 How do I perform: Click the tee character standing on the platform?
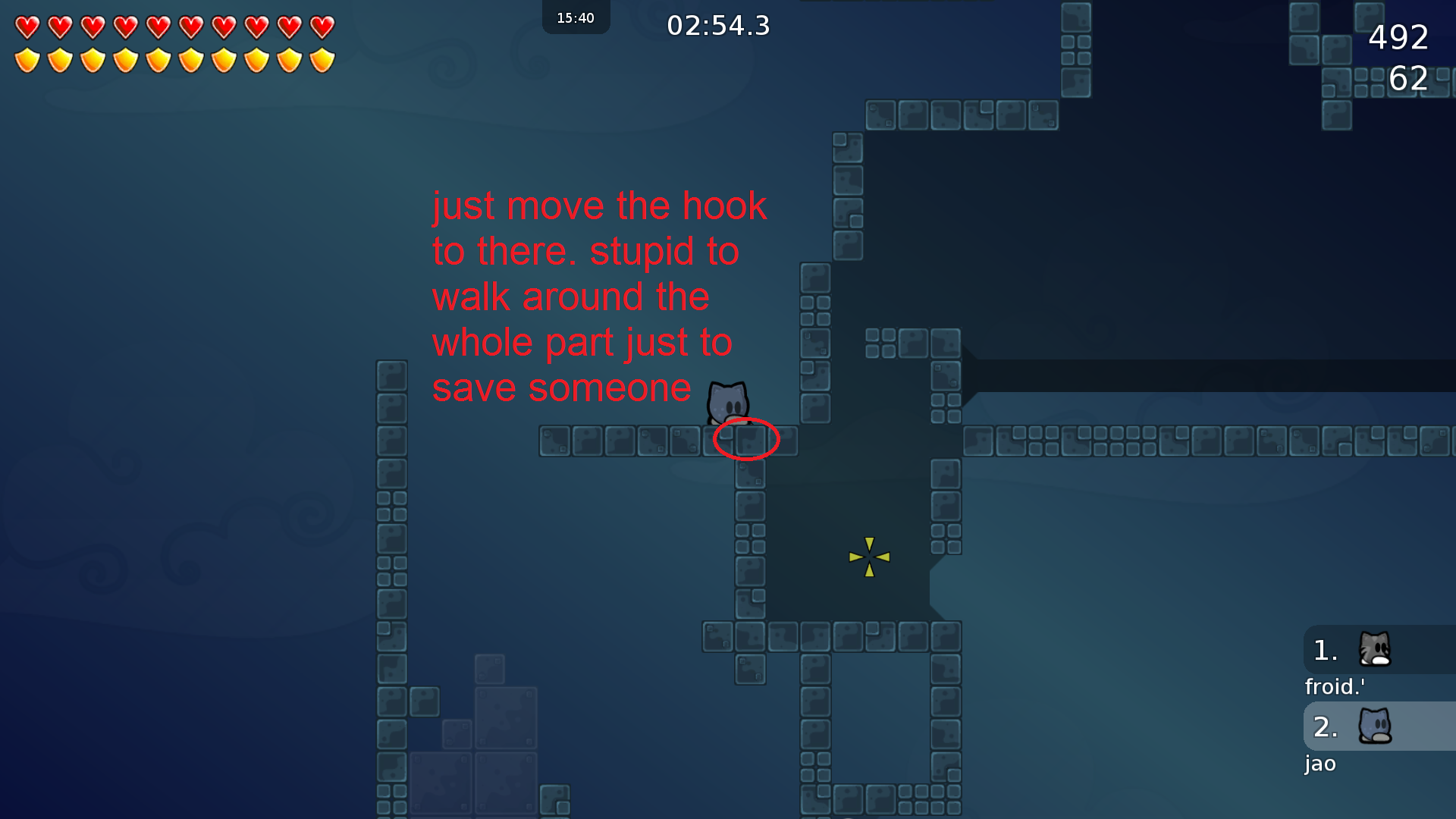(726, 402)
